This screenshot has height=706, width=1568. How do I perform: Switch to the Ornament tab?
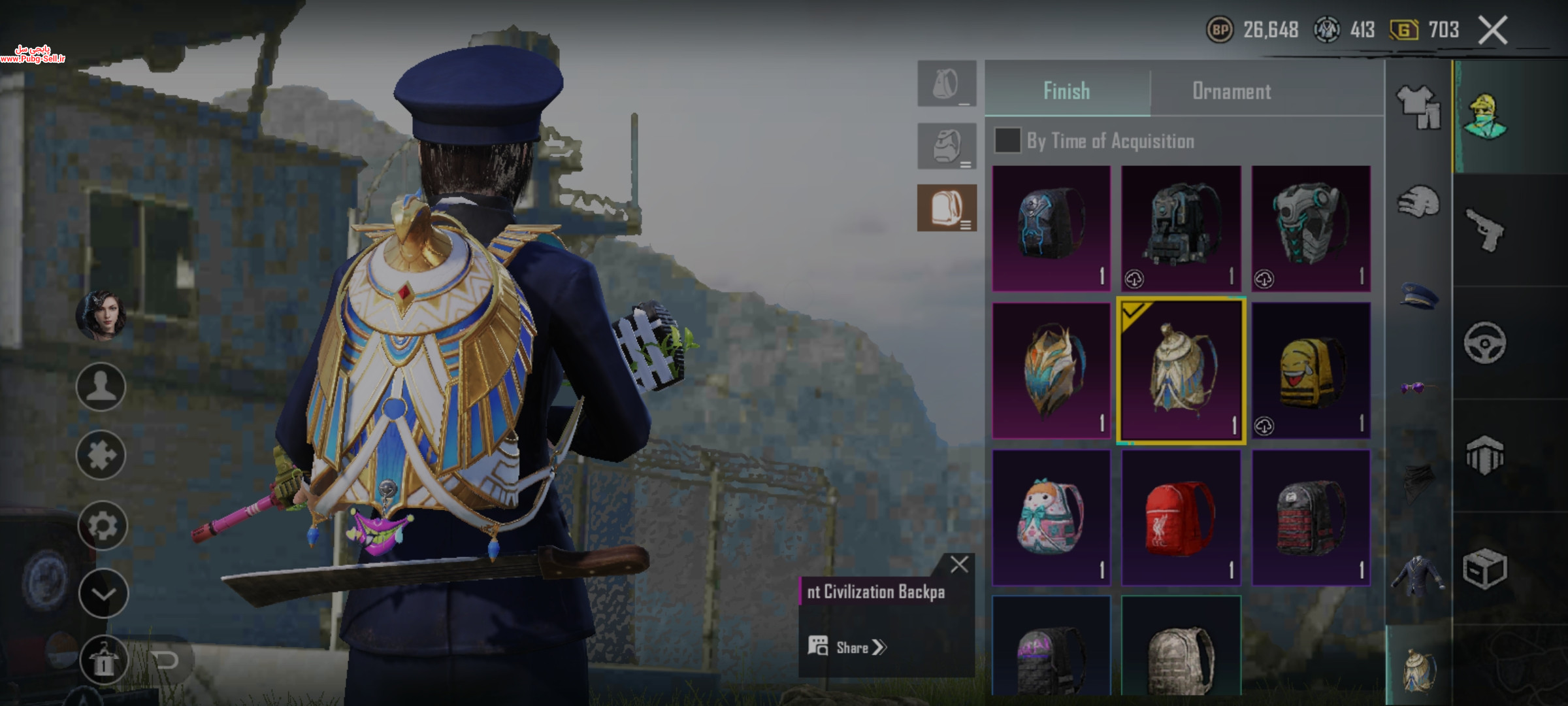coord(1232,91)
